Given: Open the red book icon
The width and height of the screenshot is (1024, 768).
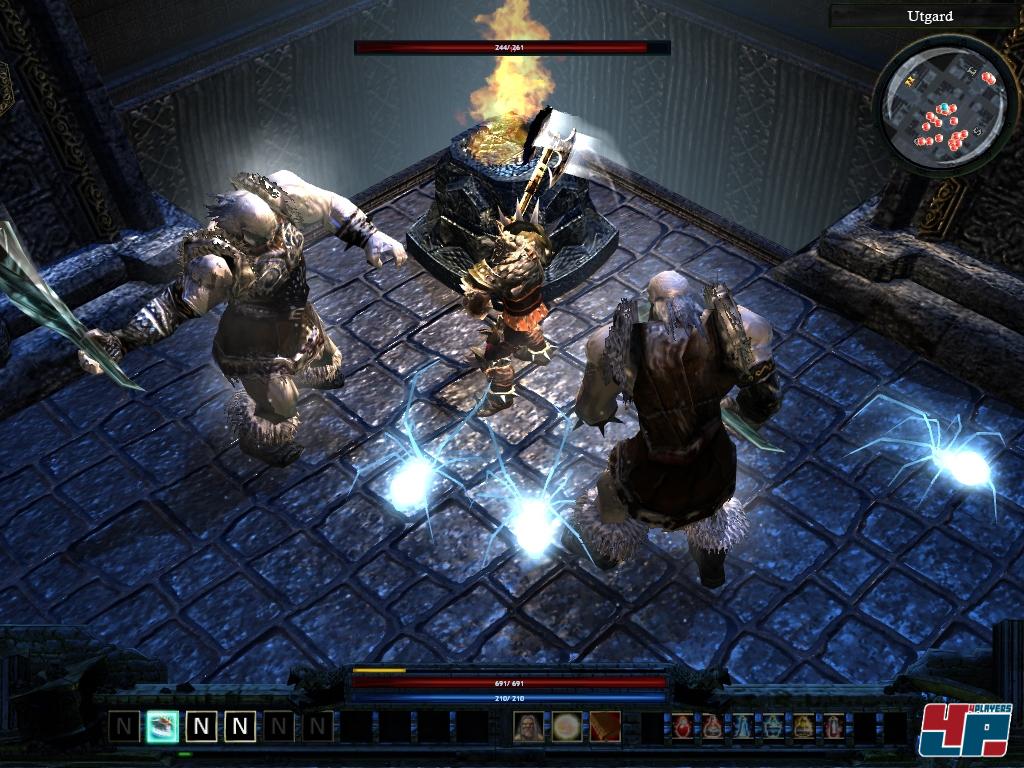Looking at the screenshot, I should (x=605, y=726).
